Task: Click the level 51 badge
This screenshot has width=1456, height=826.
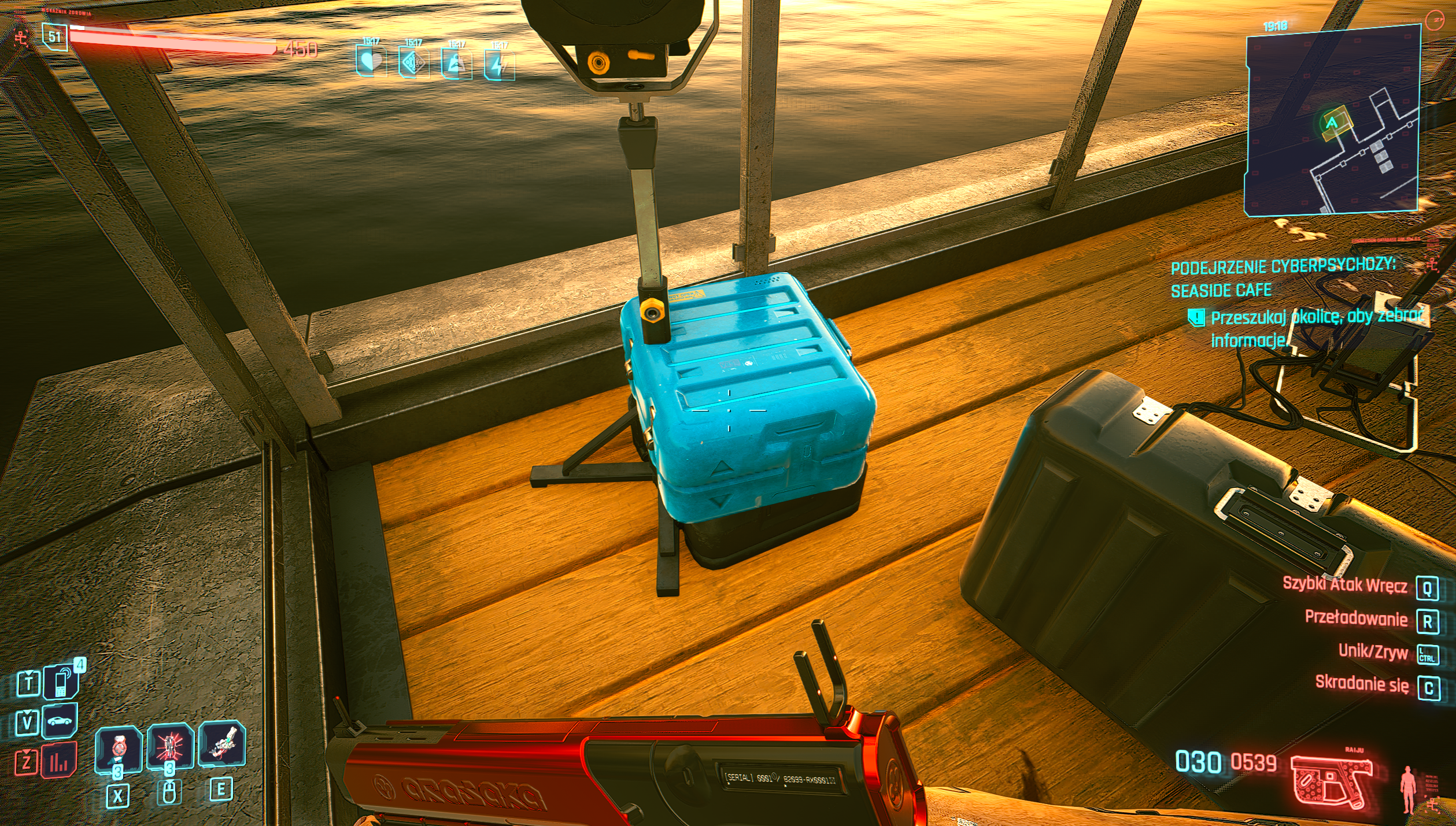Action: (55, 37)
